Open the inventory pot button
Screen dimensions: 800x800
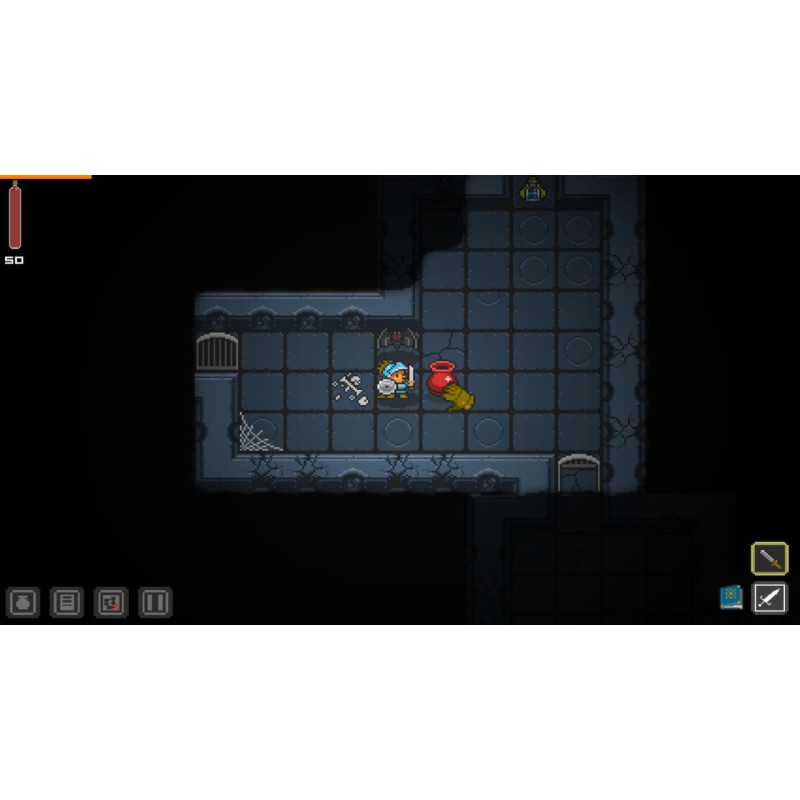[x=23, y=602]
